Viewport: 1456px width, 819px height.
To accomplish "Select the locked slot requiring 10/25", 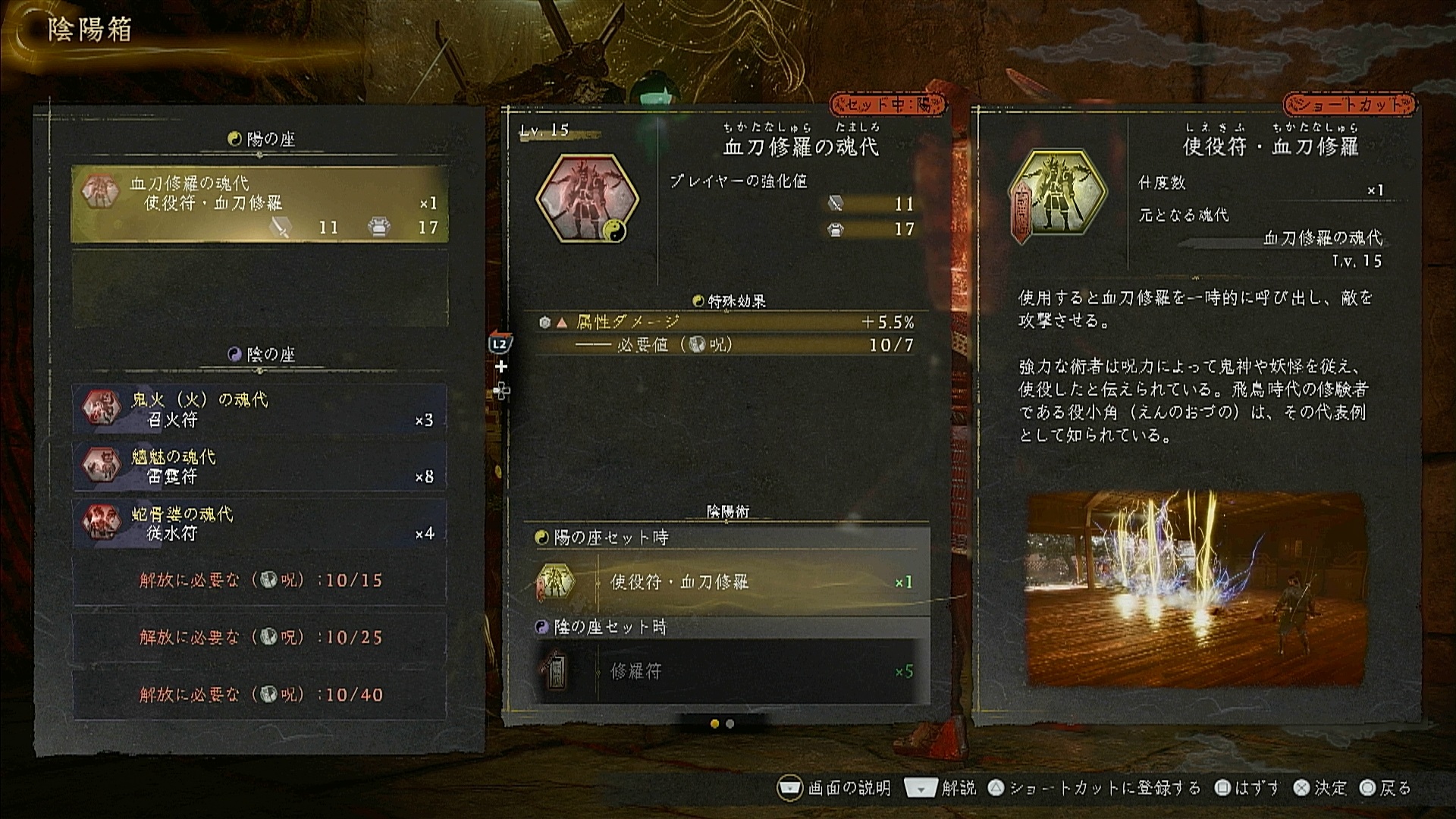I will click(259, 637).
